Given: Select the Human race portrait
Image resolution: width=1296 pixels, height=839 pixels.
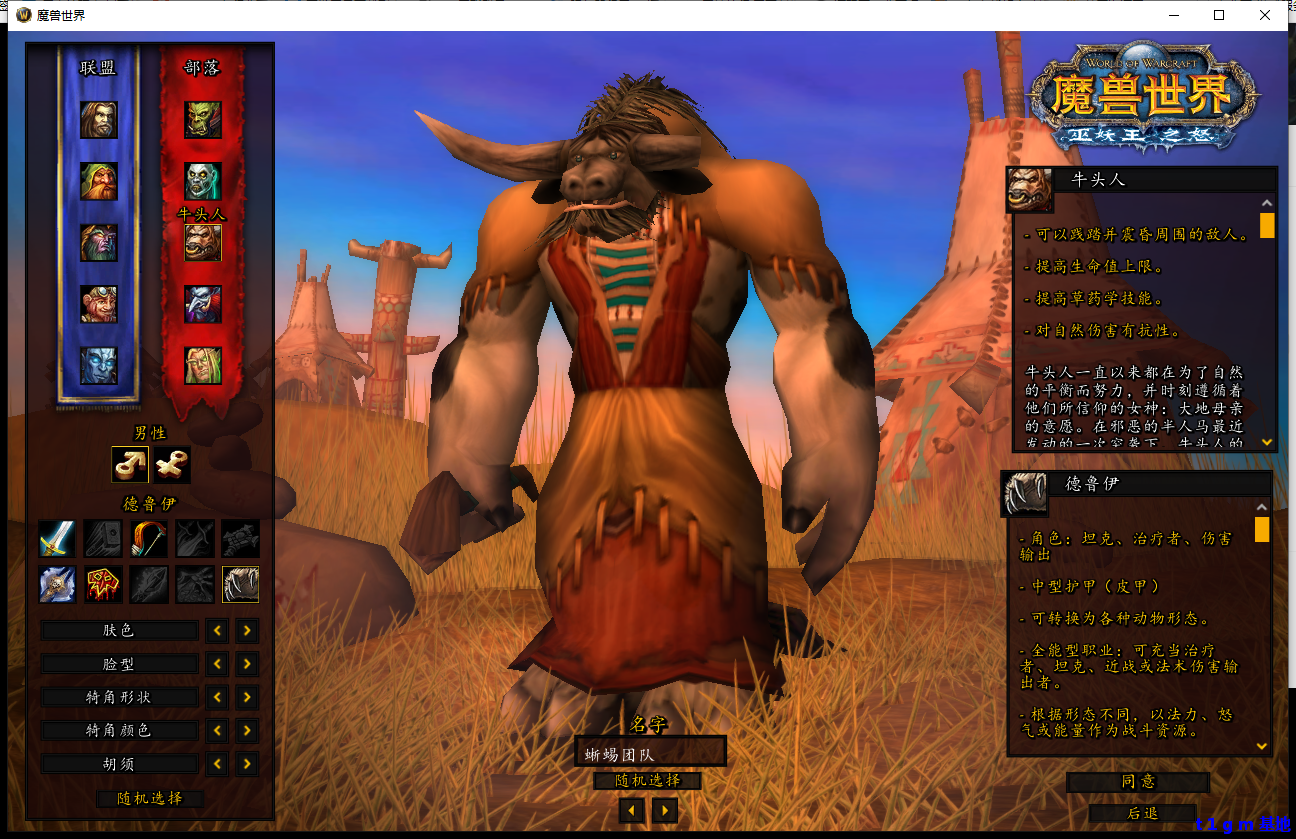Looking at the screenshot, I should click(98, 119).
